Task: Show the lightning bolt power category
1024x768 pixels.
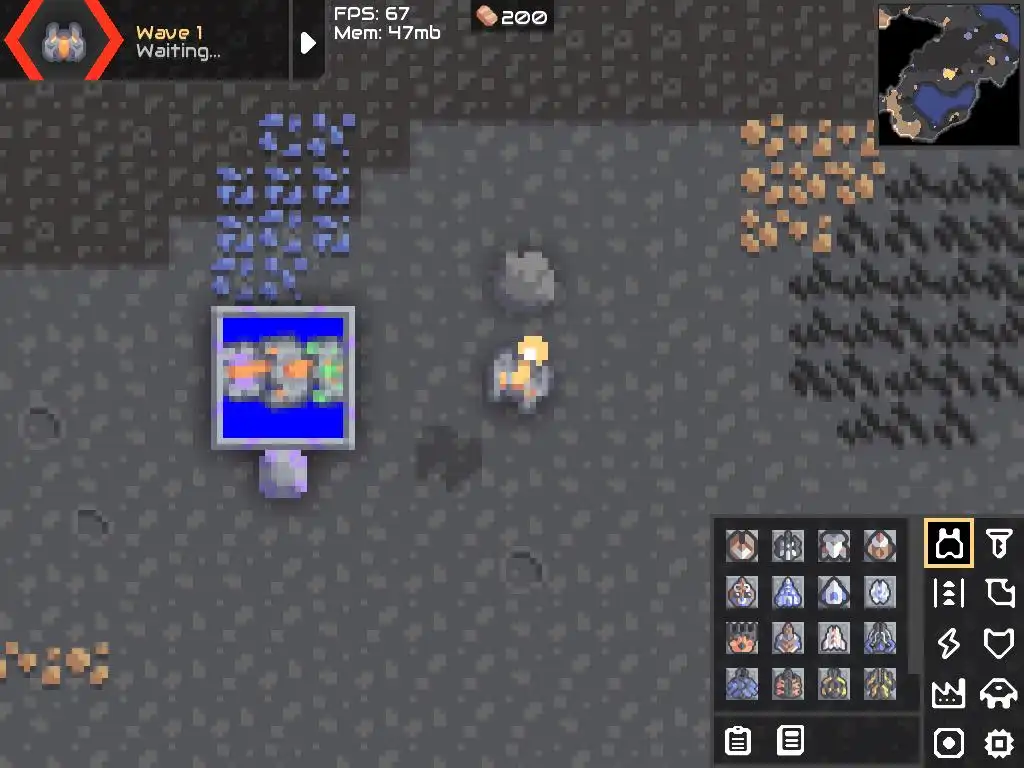Action: pyautogui.click(x=948, y=643)
